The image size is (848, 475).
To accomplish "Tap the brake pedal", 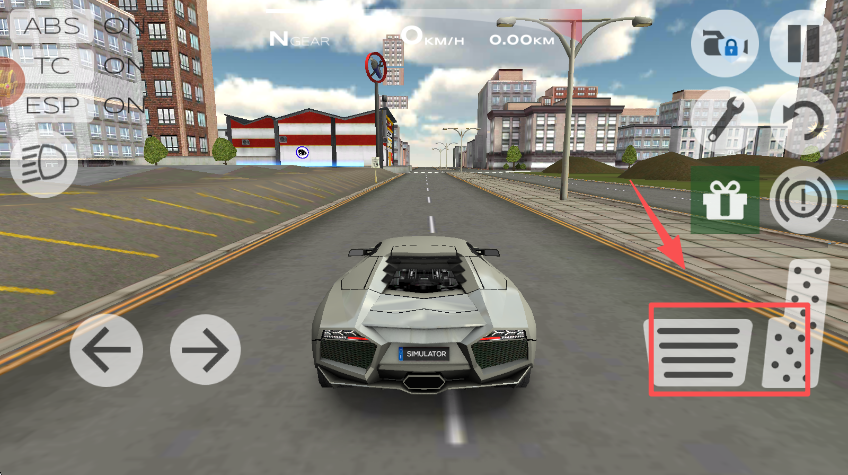I will (701, 351).
